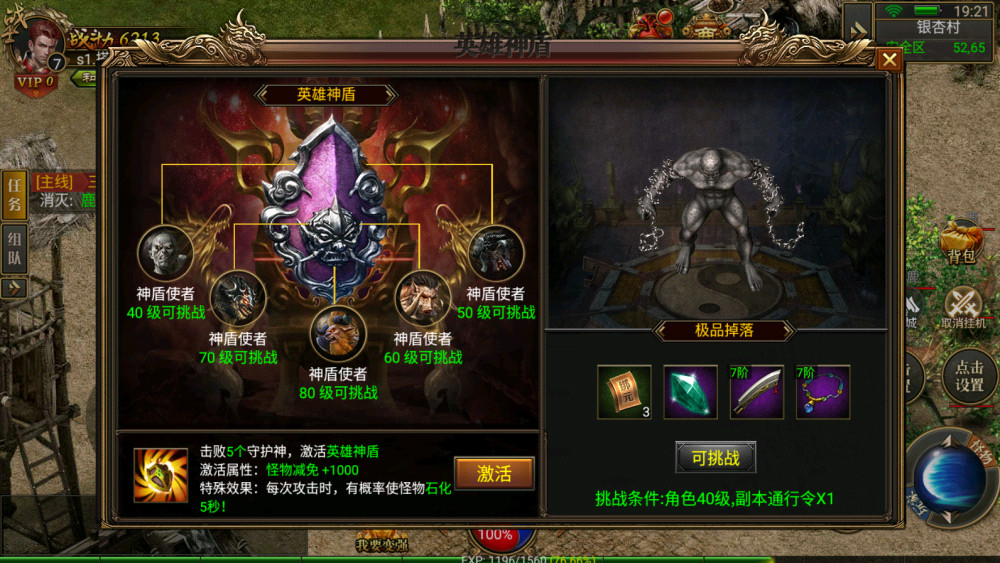The image size is (1000, 563).
Task: Inspect the scroll drop reward item
Action: [x=624, y=391]
